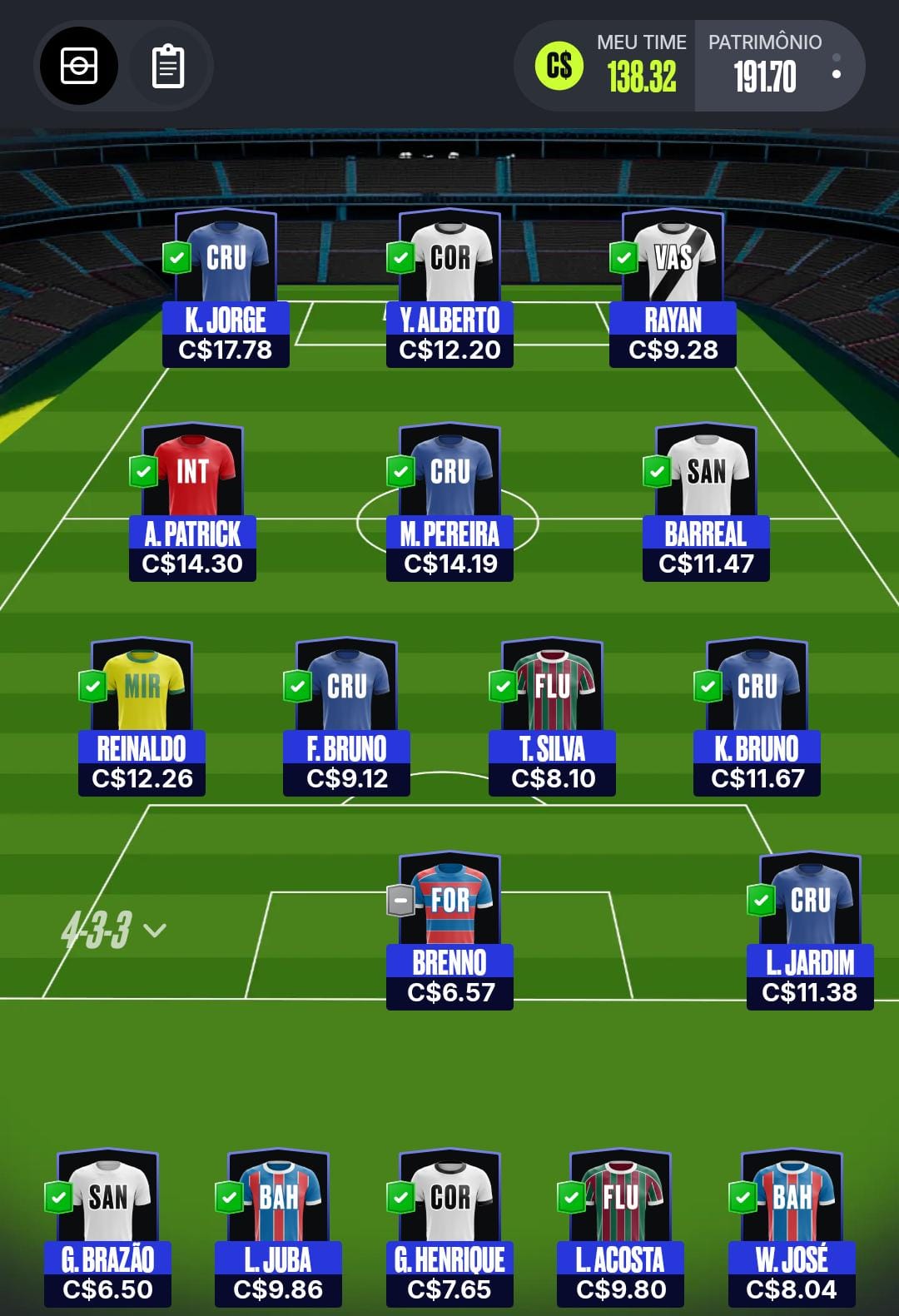This screenshot has height=1316, width=899.
Task: Select G. Brazão bench card
Action: pyautogui.click(x=107, y=1228)
